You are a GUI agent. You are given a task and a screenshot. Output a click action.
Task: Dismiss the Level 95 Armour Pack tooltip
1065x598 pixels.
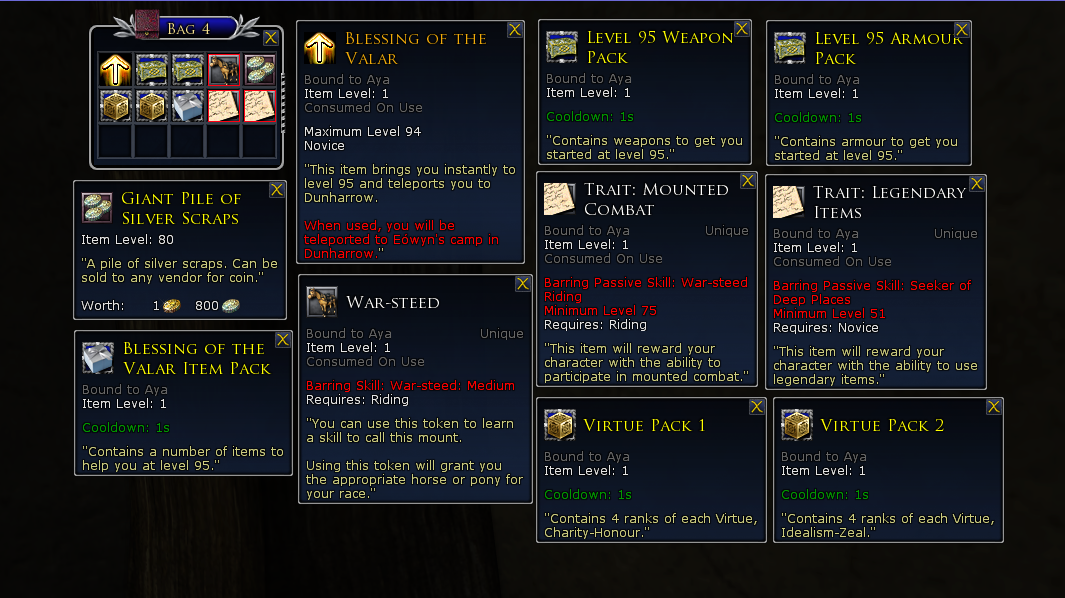(961, 31)
